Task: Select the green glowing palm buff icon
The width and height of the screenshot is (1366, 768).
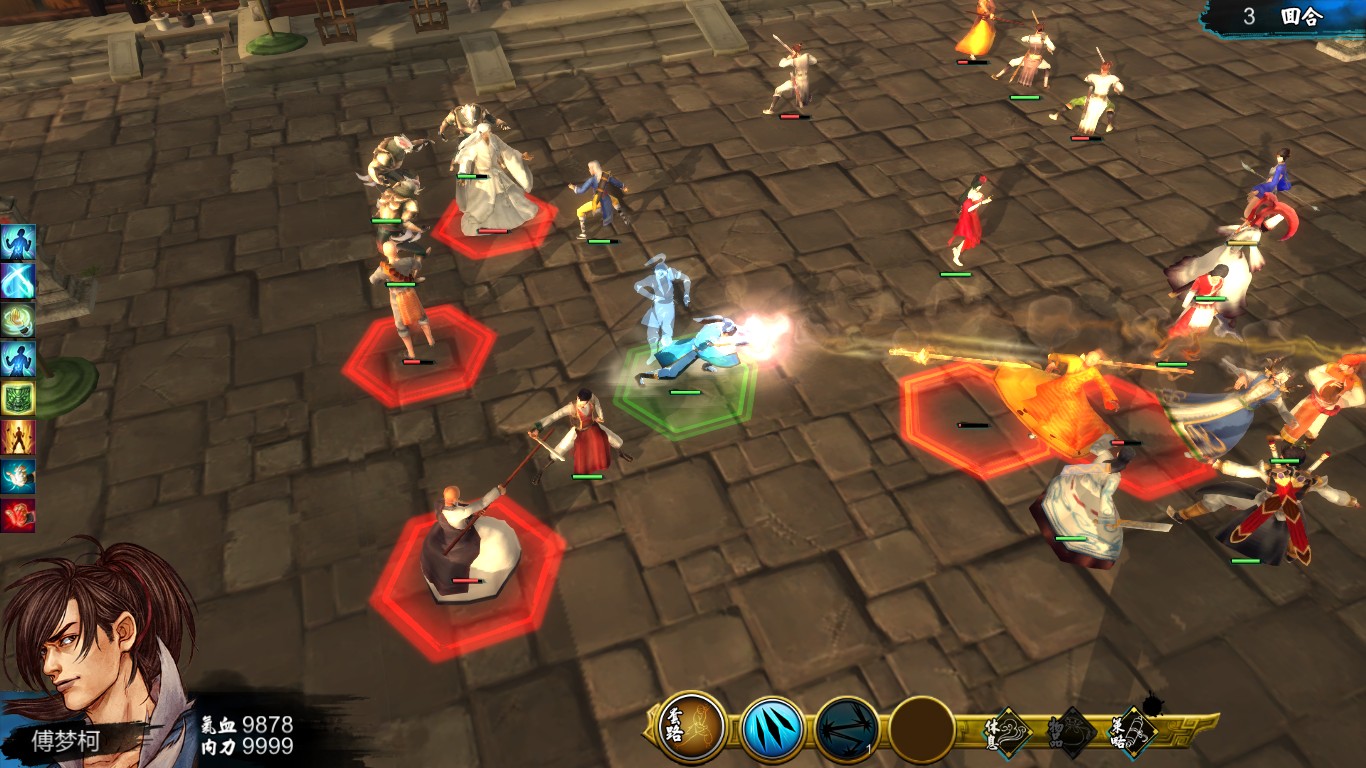Action: pyautogui.click(x=18, y=320)
